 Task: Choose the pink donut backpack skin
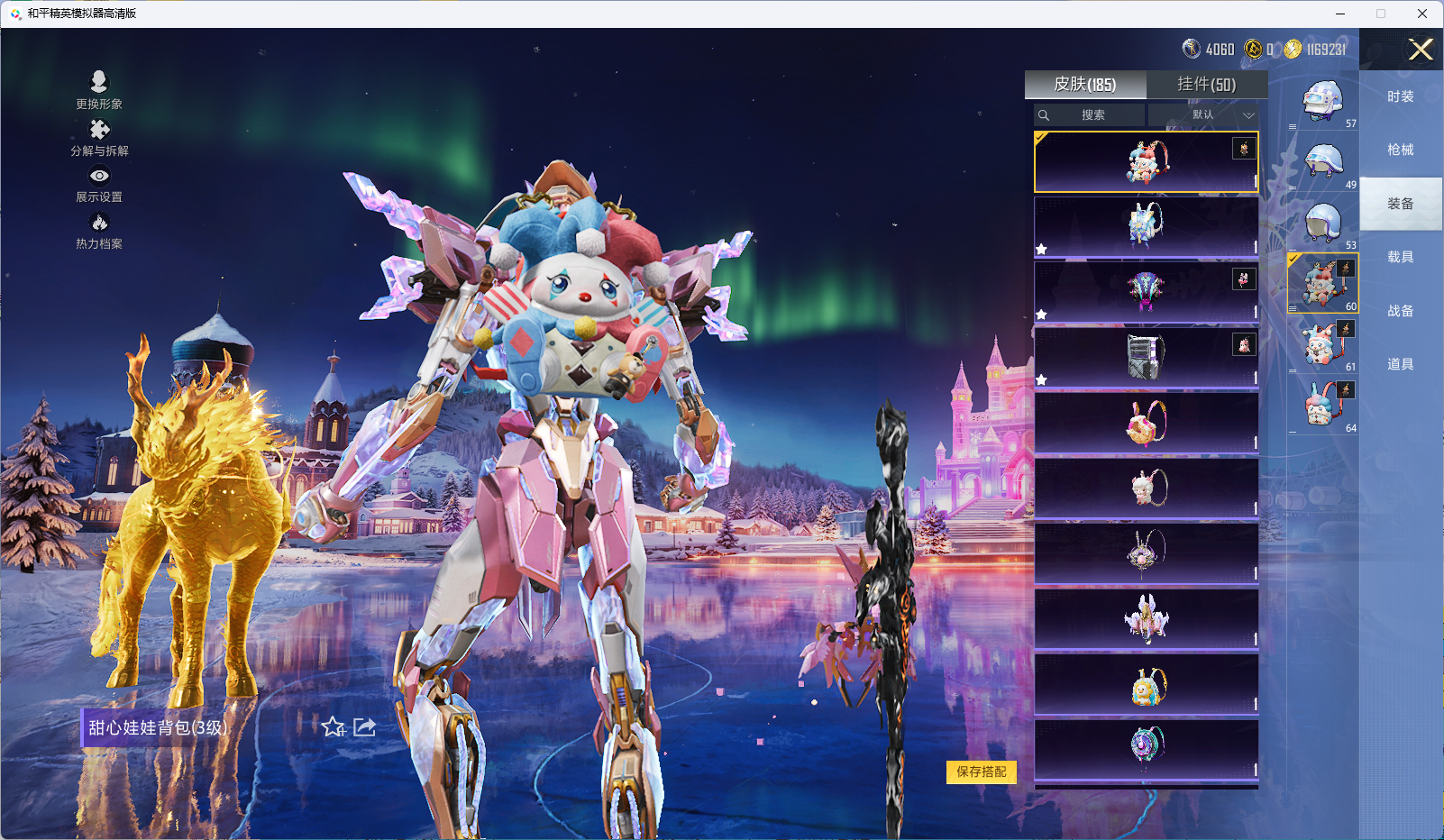[x=1146, y=422]
